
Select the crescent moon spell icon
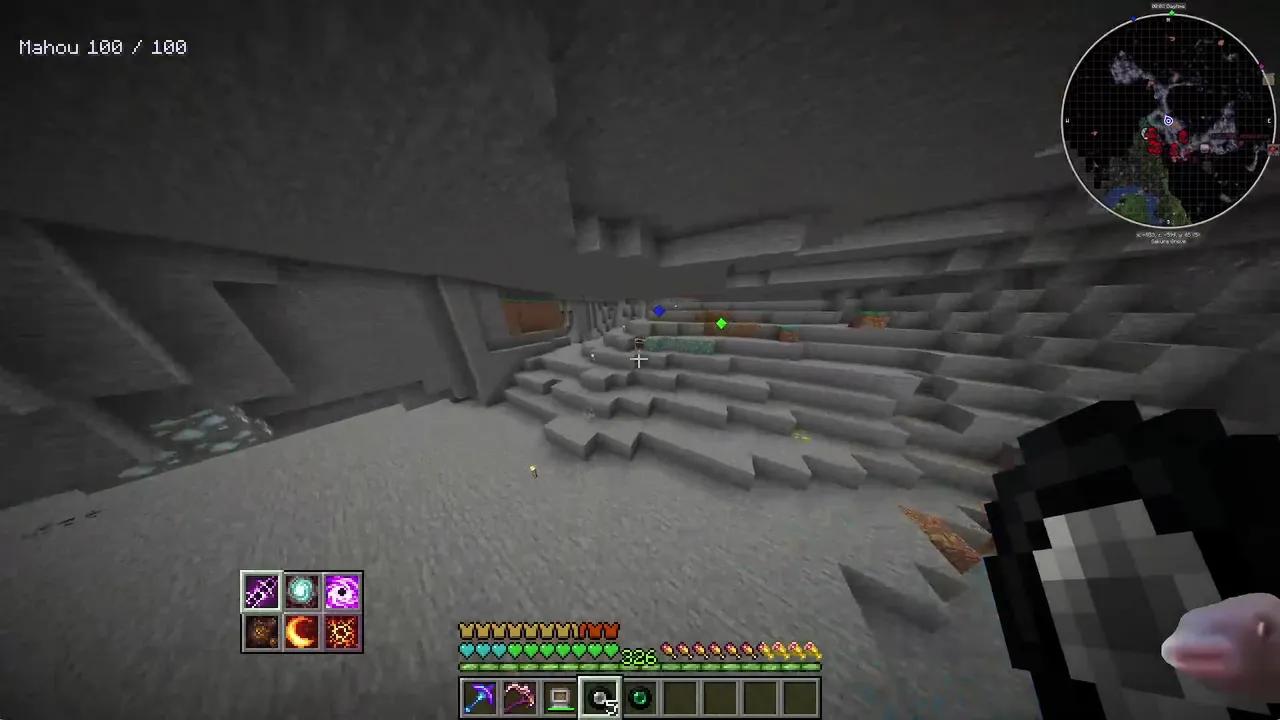click(x=301, y=630)
